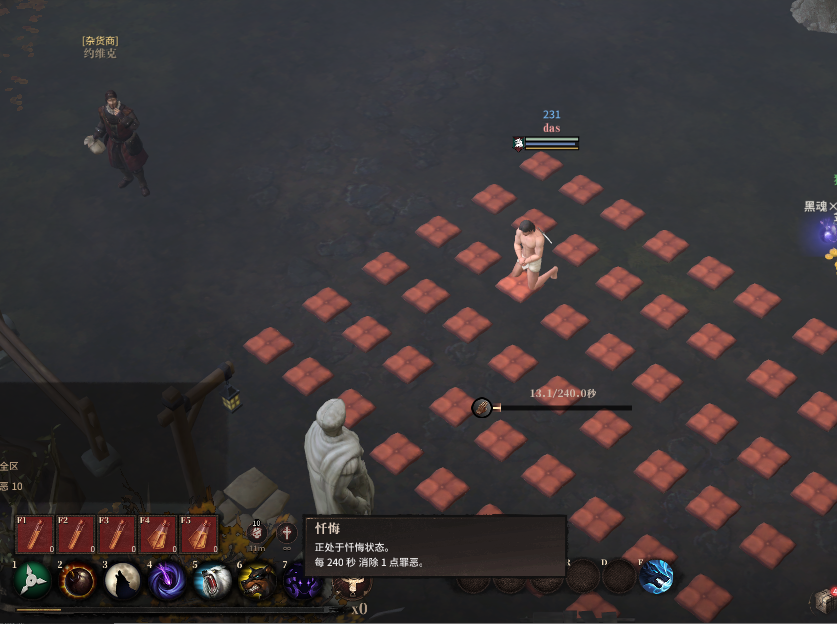The width and height of the screenshot is (837, 624).
Task: Open the crate icon with red badge
Action: coord(824,600)
